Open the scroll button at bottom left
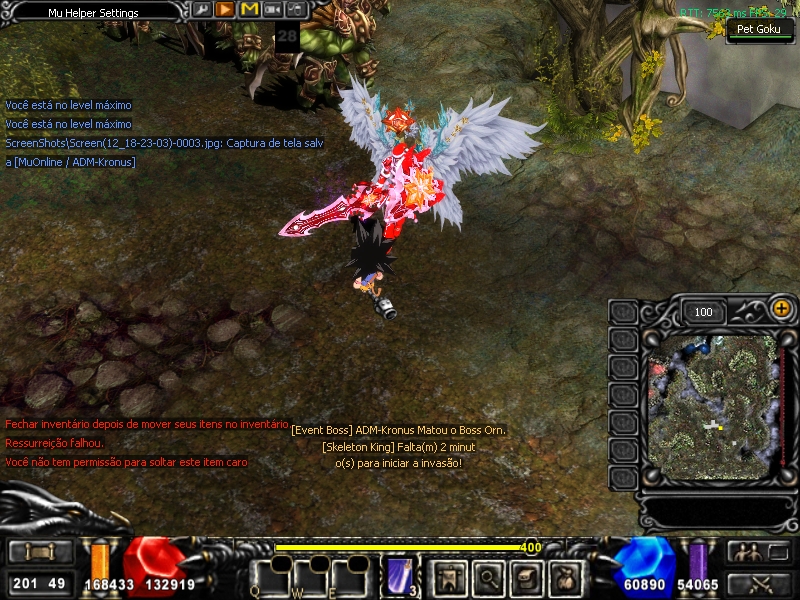The width and height of the screenshot is (800, 600). (x=40, y=552)
